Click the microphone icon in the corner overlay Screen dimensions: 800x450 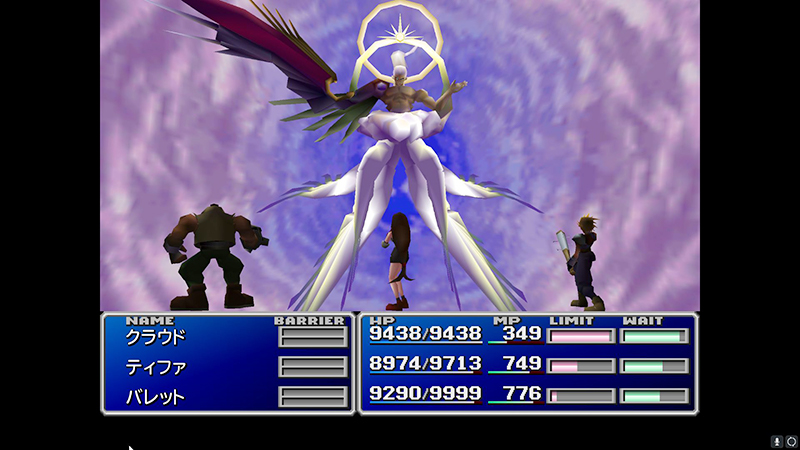[776, 441]
